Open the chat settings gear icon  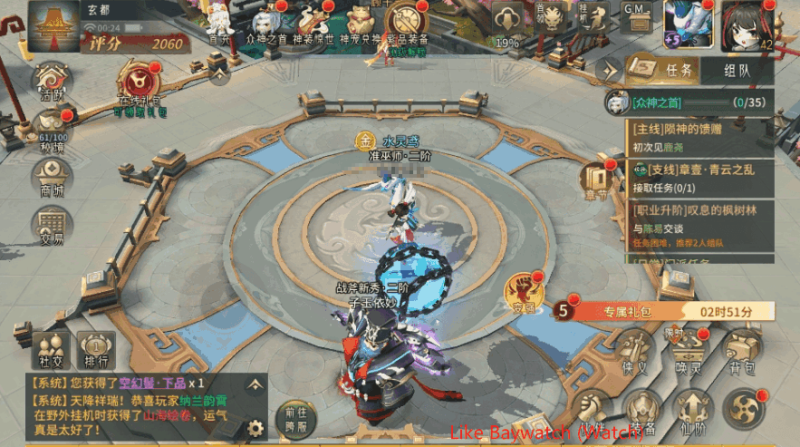coord(256,427)
